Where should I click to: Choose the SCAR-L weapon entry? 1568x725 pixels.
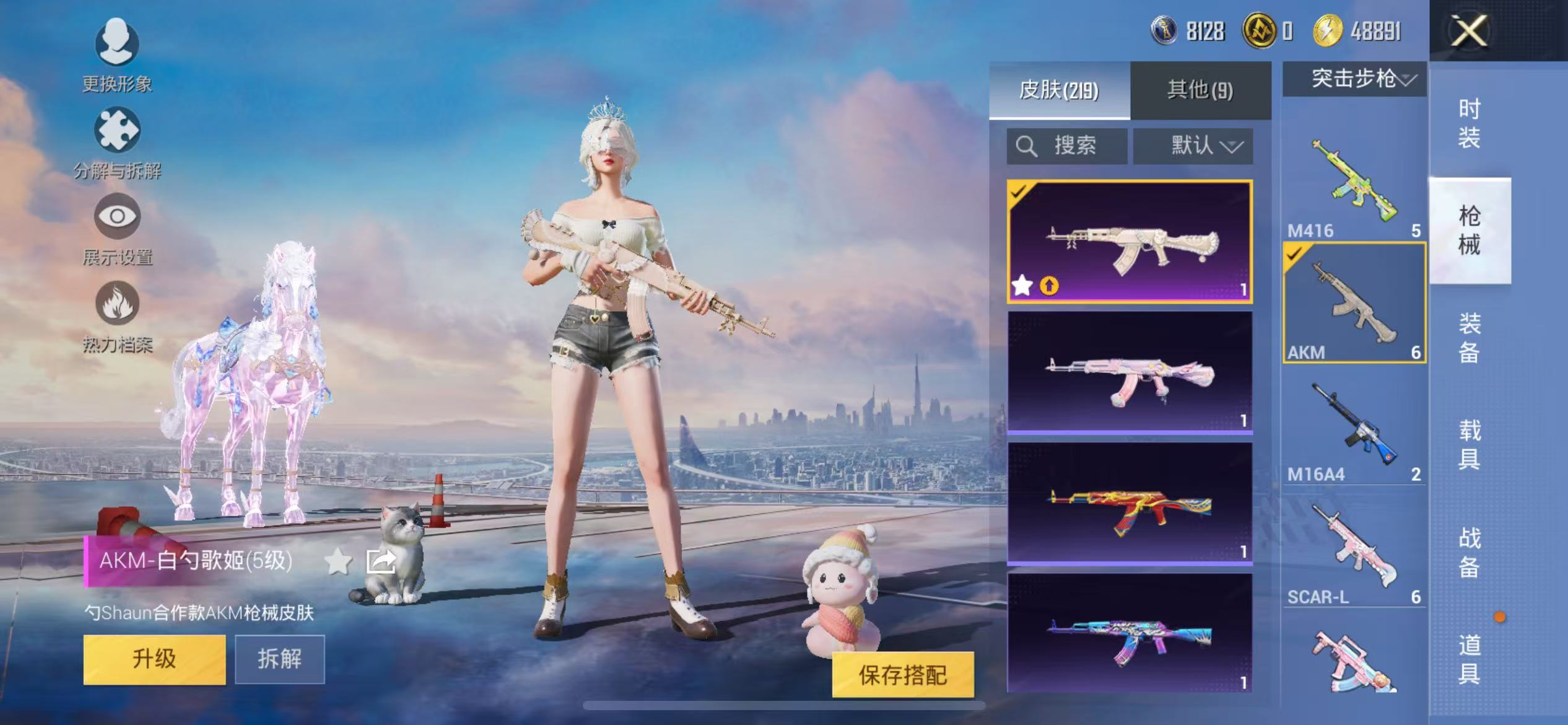[1354, 550]
